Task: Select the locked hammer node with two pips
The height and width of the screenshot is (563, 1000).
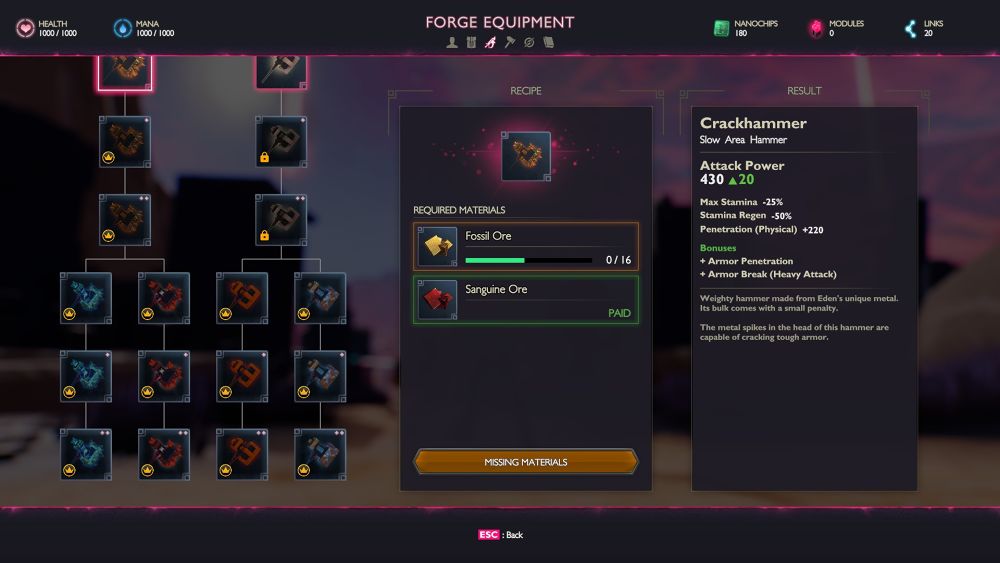Action: click(x=281, y=220)
